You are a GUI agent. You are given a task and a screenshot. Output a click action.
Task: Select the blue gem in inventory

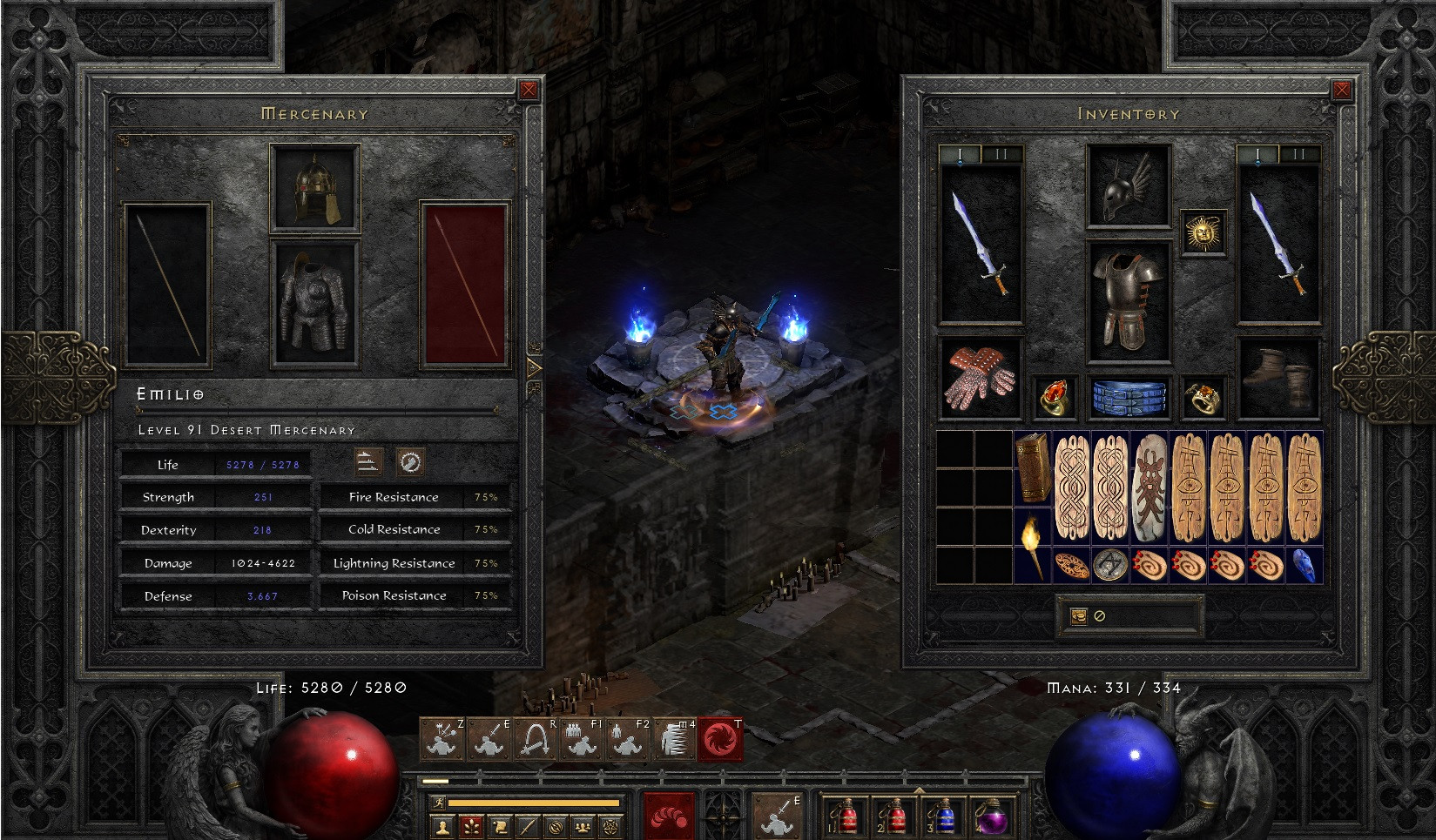[1305, 565]
